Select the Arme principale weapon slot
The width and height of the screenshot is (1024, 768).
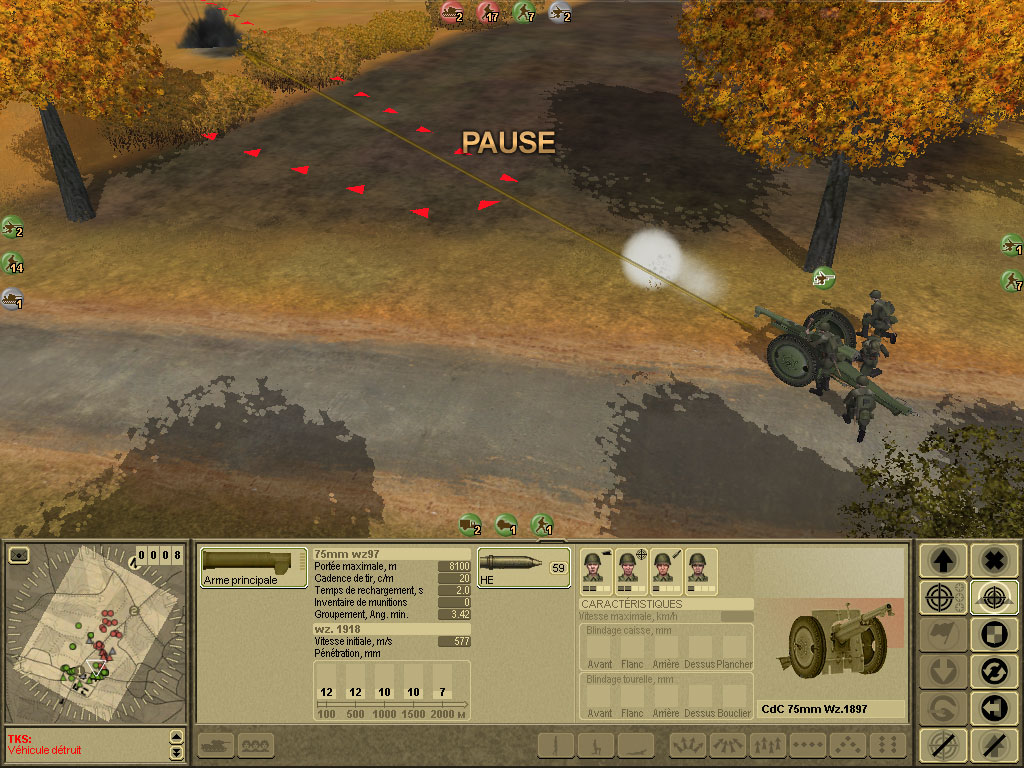pyautogui.click(x=253, y=567)
